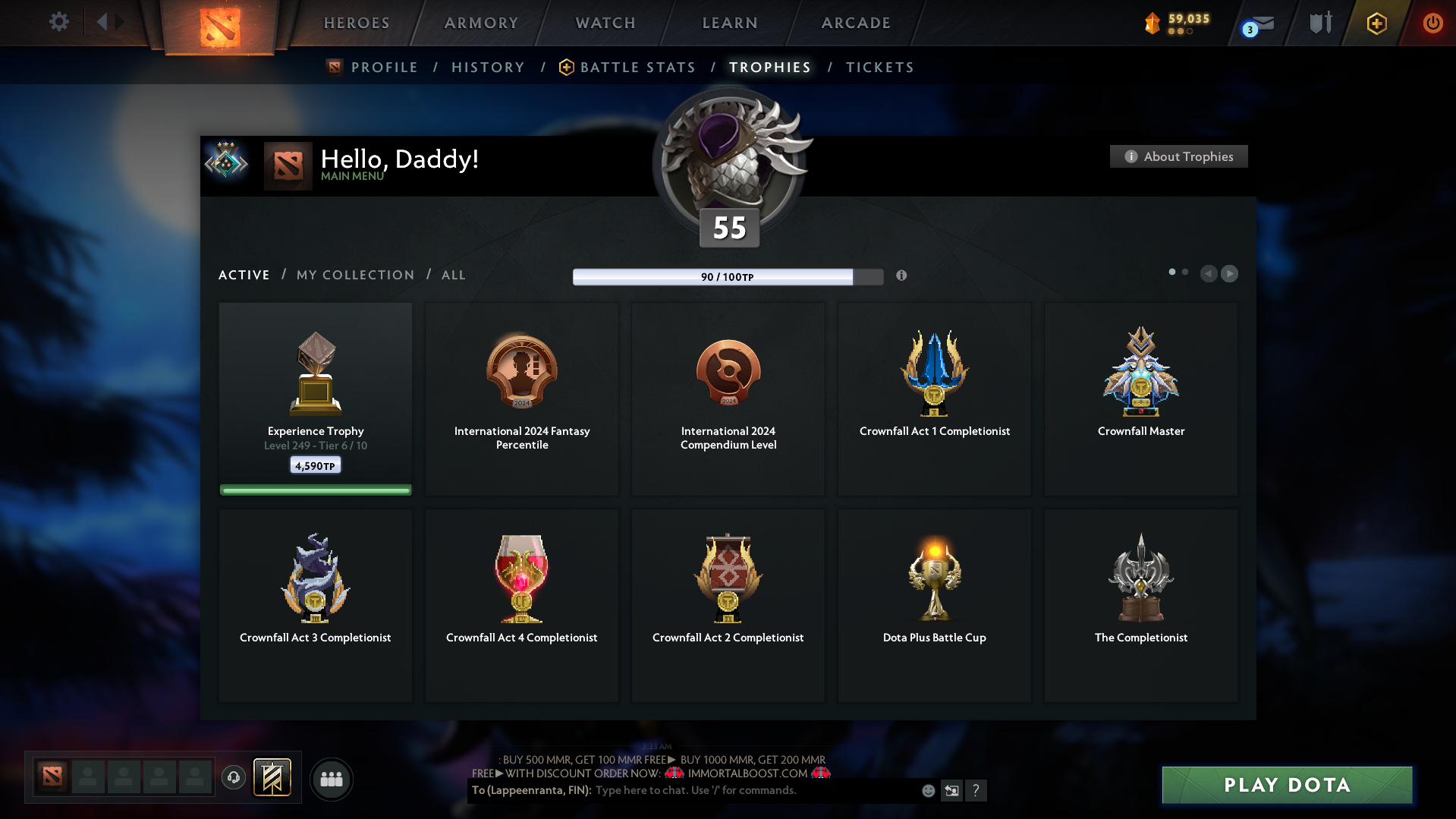The image size is (1456, 819).
Task: Select the ALL trophies filter
Action: [453, 275]
